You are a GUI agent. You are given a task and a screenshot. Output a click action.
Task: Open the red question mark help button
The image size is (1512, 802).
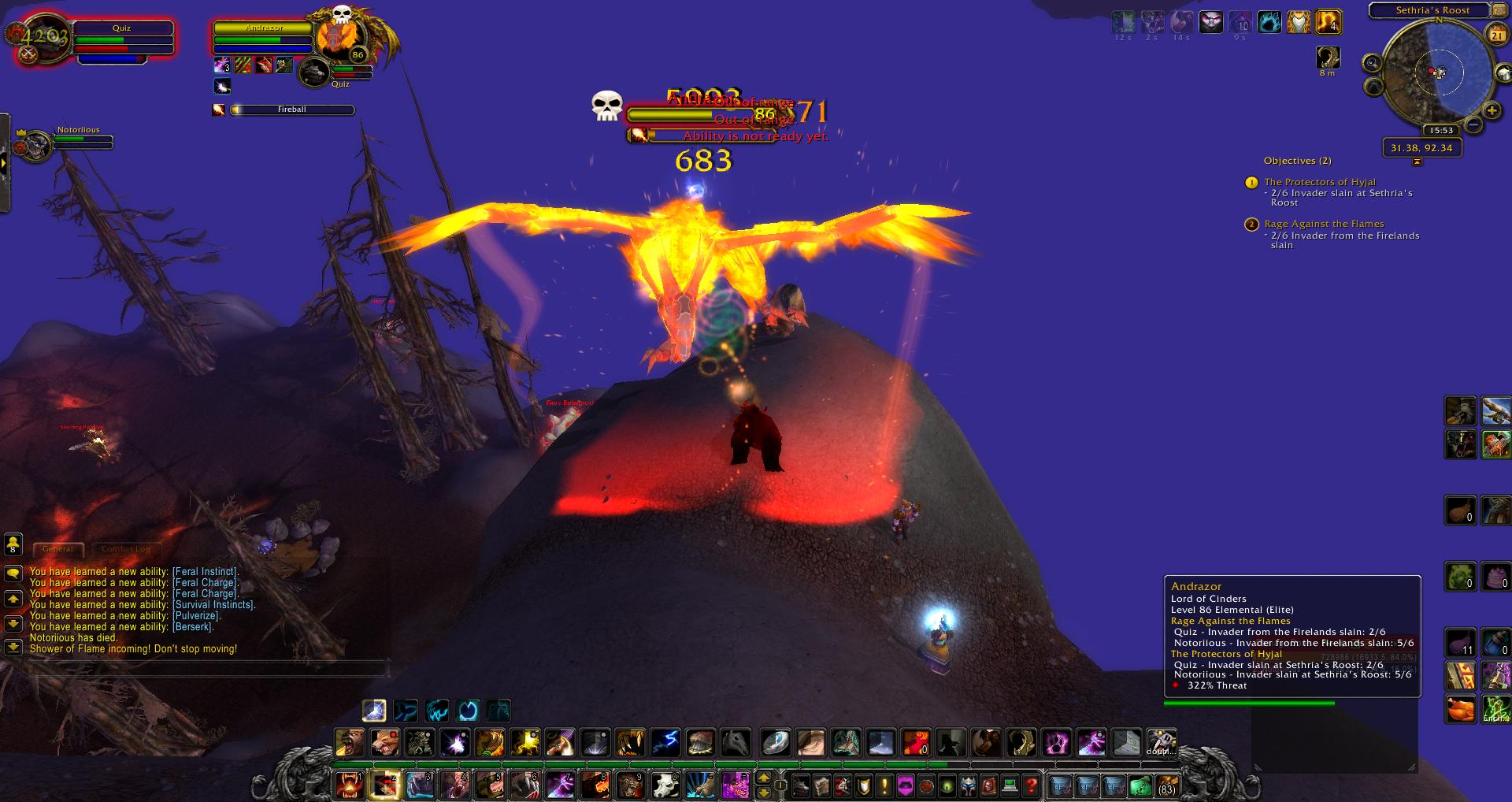pos(1032,785)
